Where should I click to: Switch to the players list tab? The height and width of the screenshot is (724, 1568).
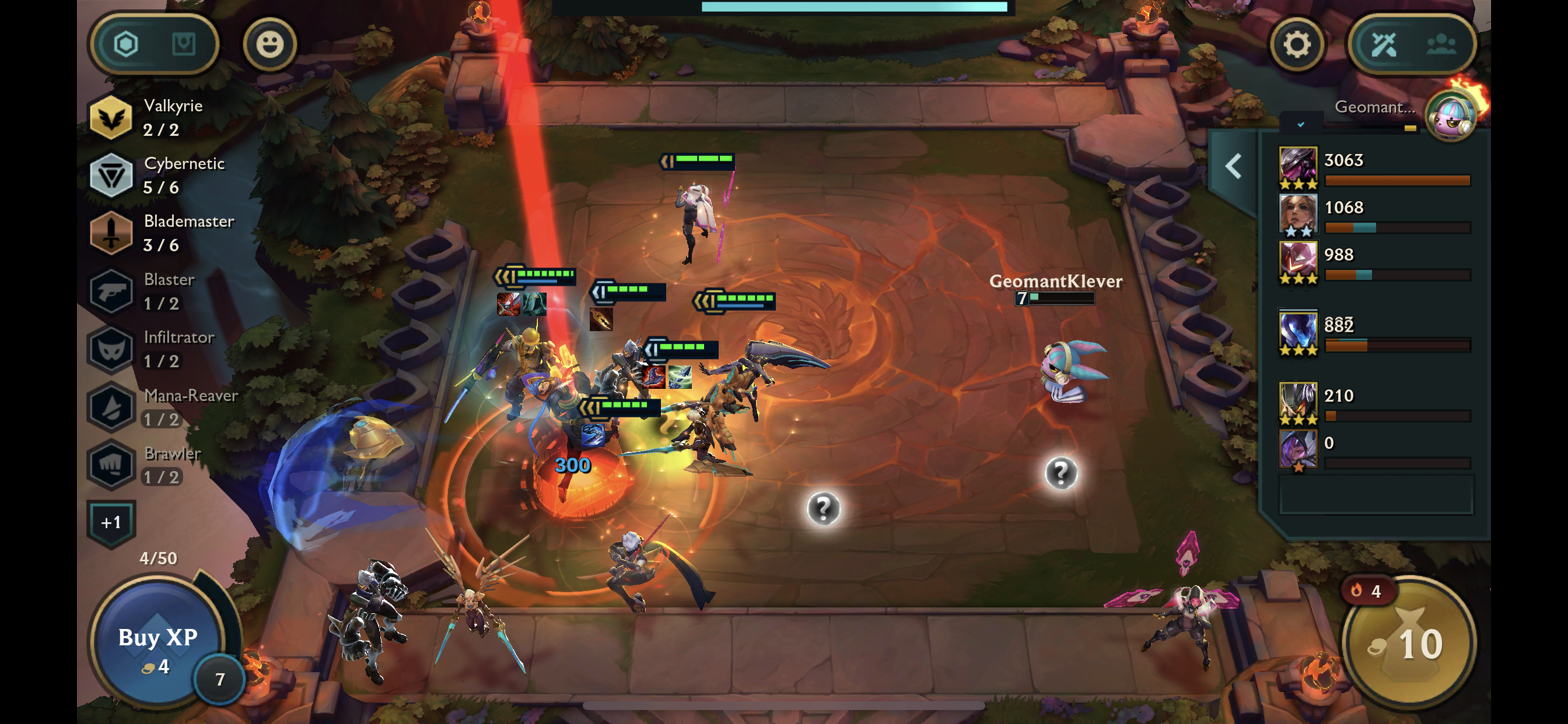point(1441,44)
